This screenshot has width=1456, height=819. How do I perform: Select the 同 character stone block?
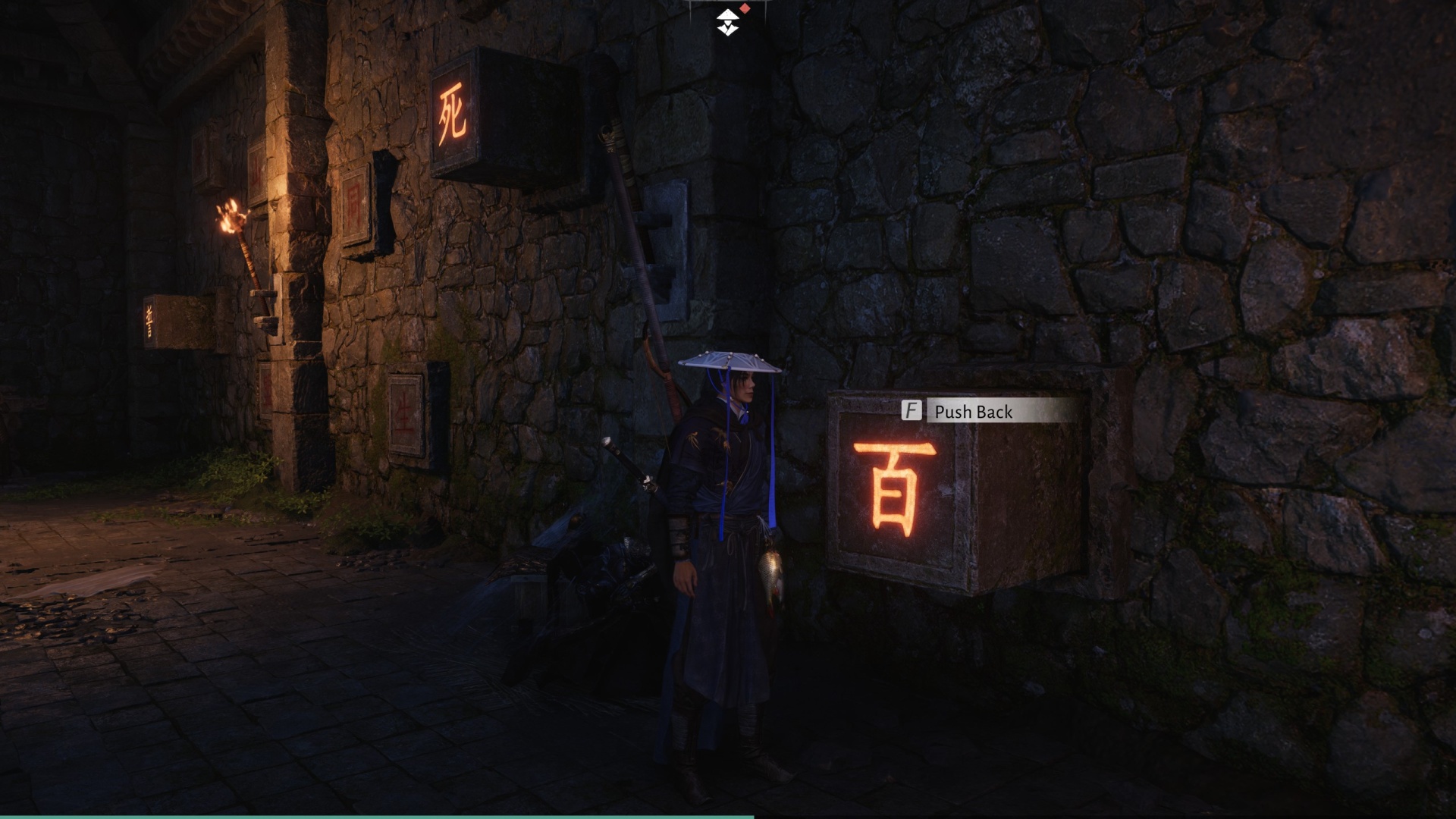coord(353,201)
